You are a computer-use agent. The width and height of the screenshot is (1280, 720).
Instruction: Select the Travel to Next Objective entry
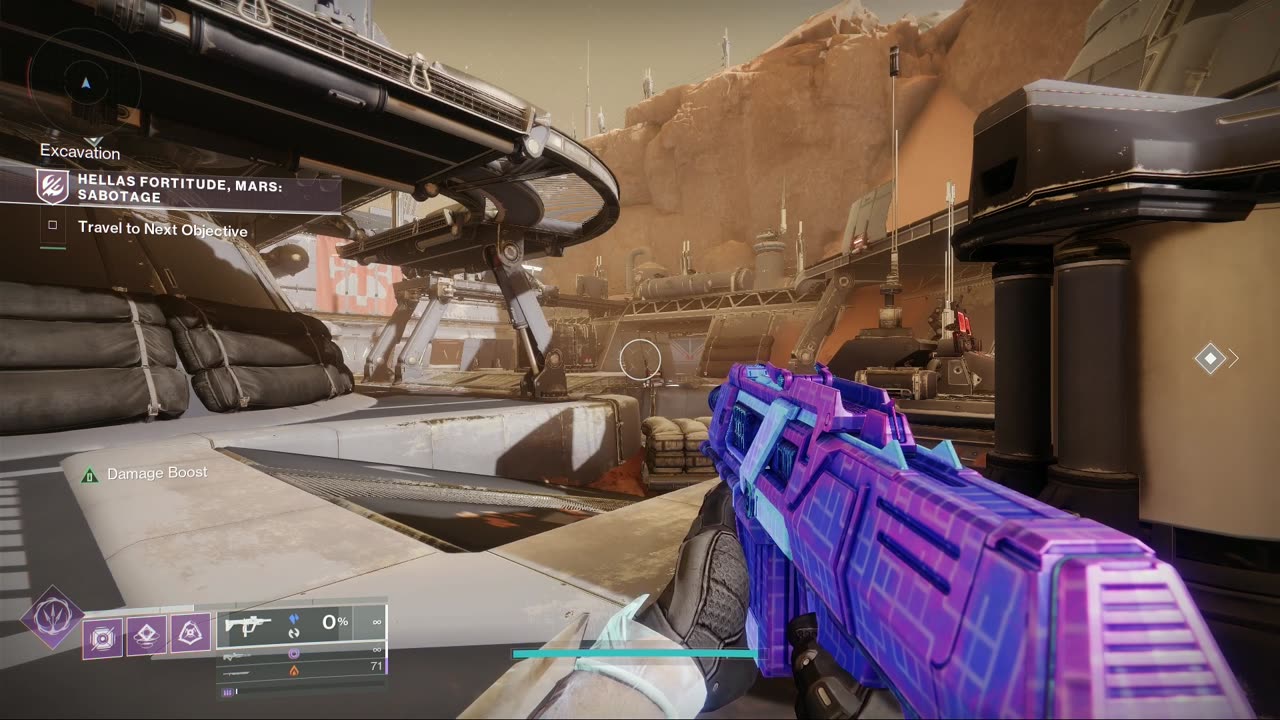pos(162,230)
